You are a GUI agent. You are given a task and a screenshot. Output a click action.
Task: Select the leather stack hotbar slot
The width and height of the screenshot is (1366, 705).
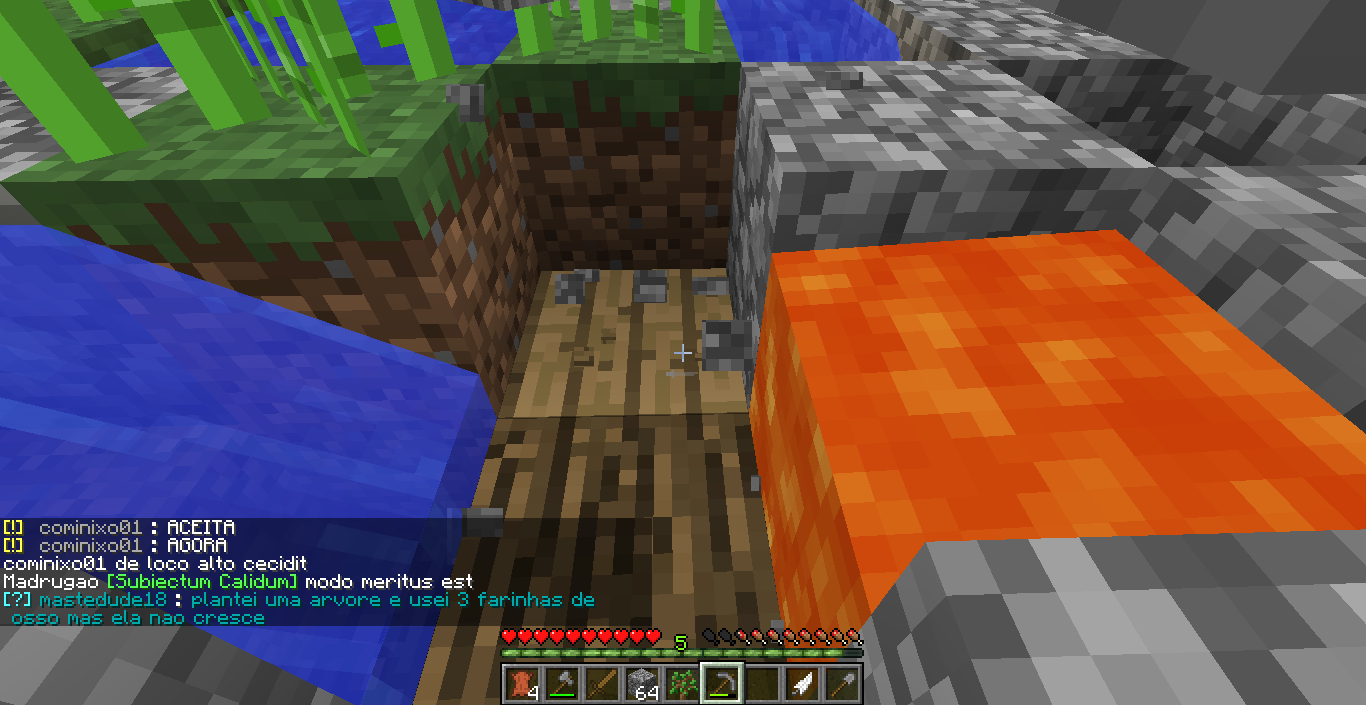[520, 683]
